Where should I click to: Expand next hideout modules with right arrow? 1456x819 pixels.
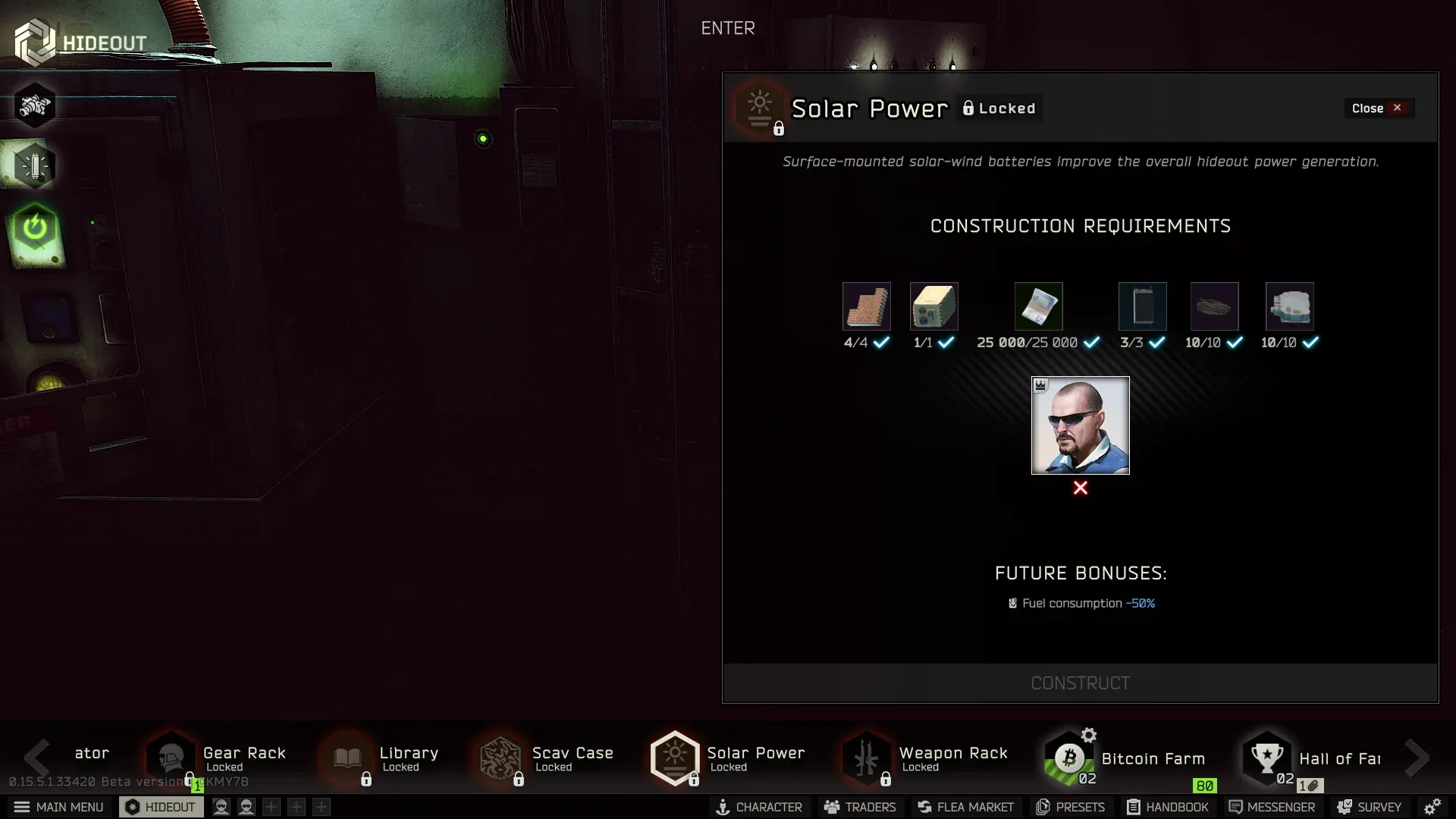[1415, 758]
